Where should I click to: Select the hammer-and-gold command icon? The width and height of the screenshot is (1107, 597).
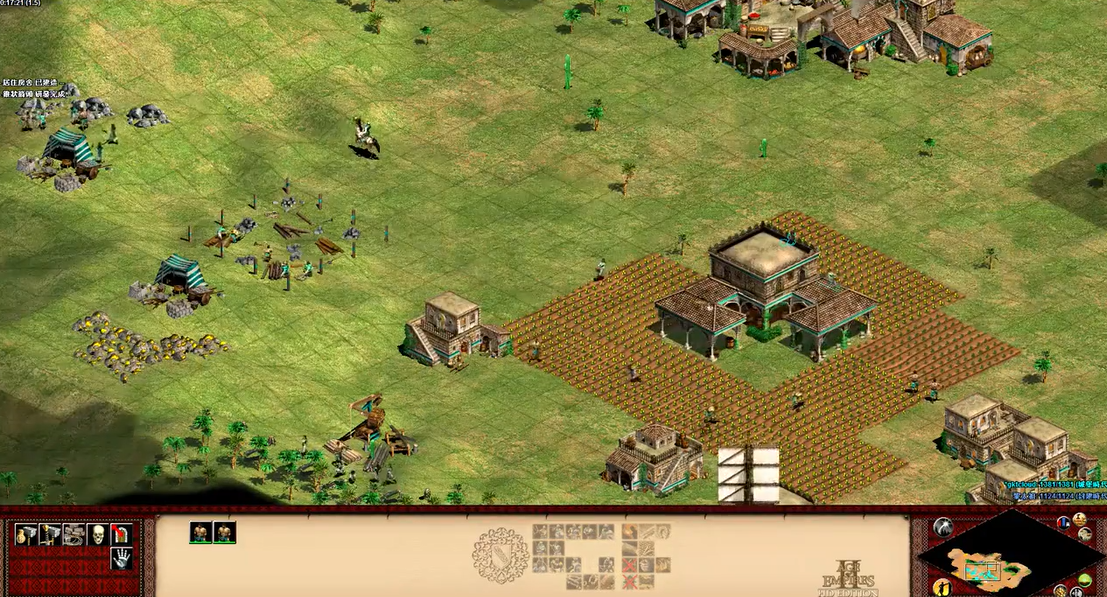24,535
